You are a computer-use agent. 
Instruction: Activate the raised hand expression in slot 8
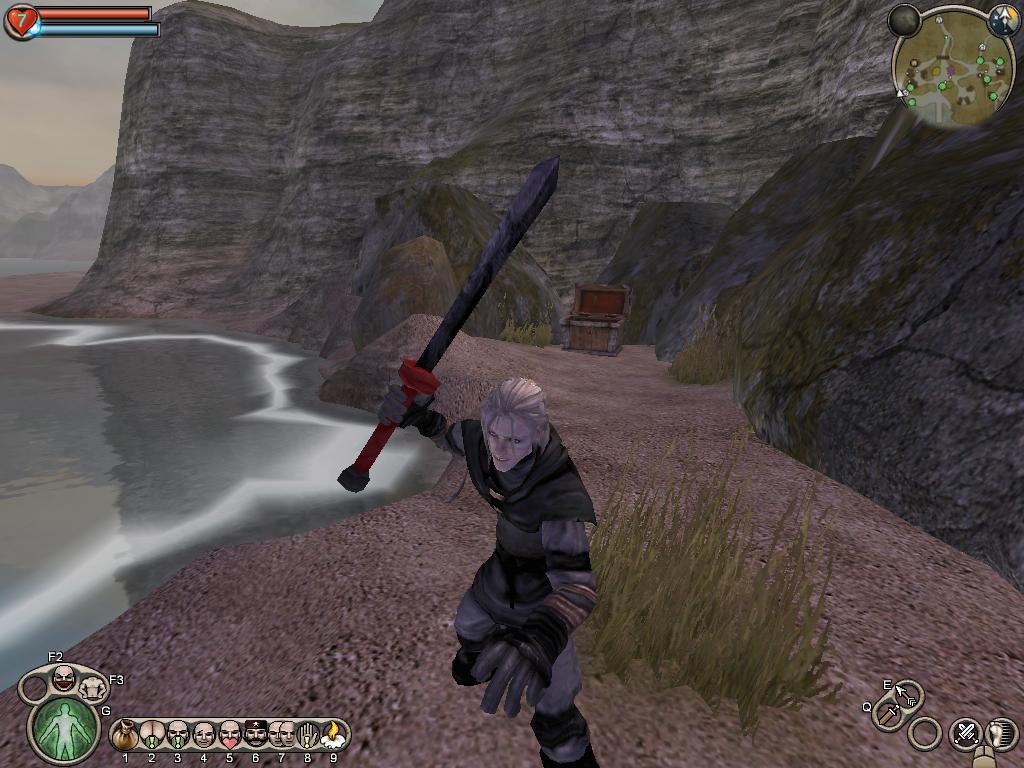[308, 735]
